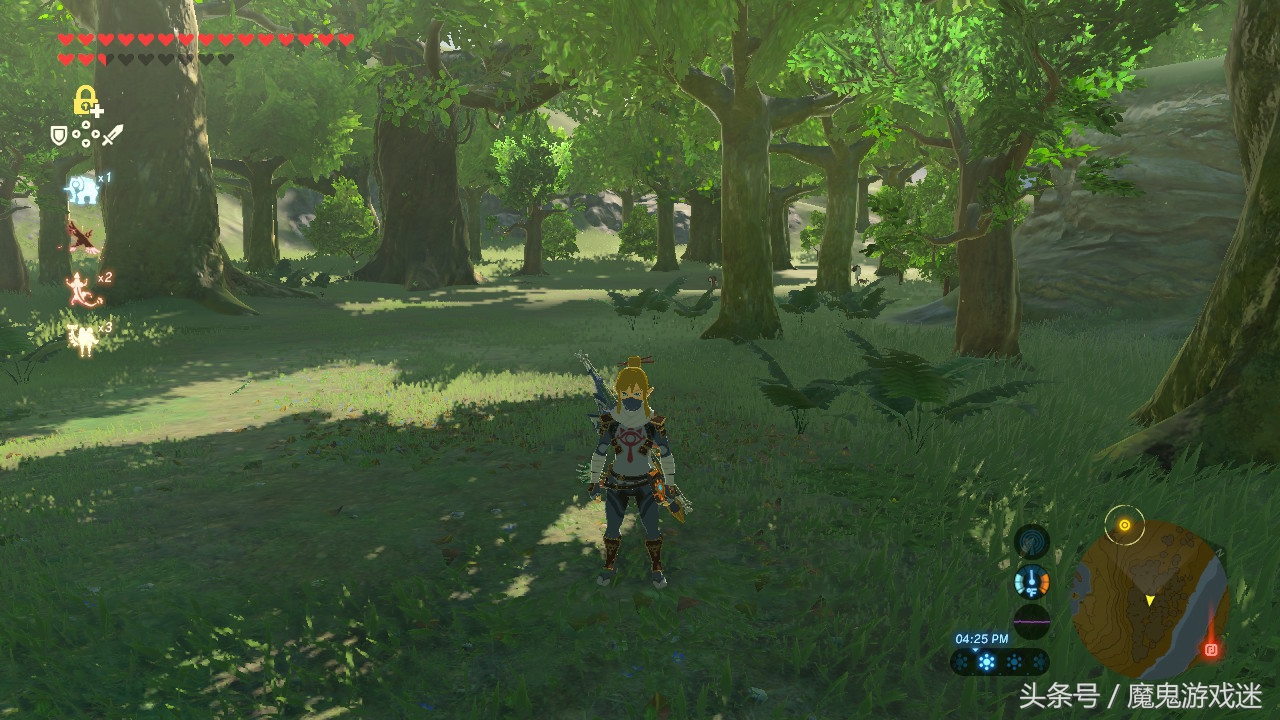
Task: Click the purple-line noise meter
Action: (1032, 620)
